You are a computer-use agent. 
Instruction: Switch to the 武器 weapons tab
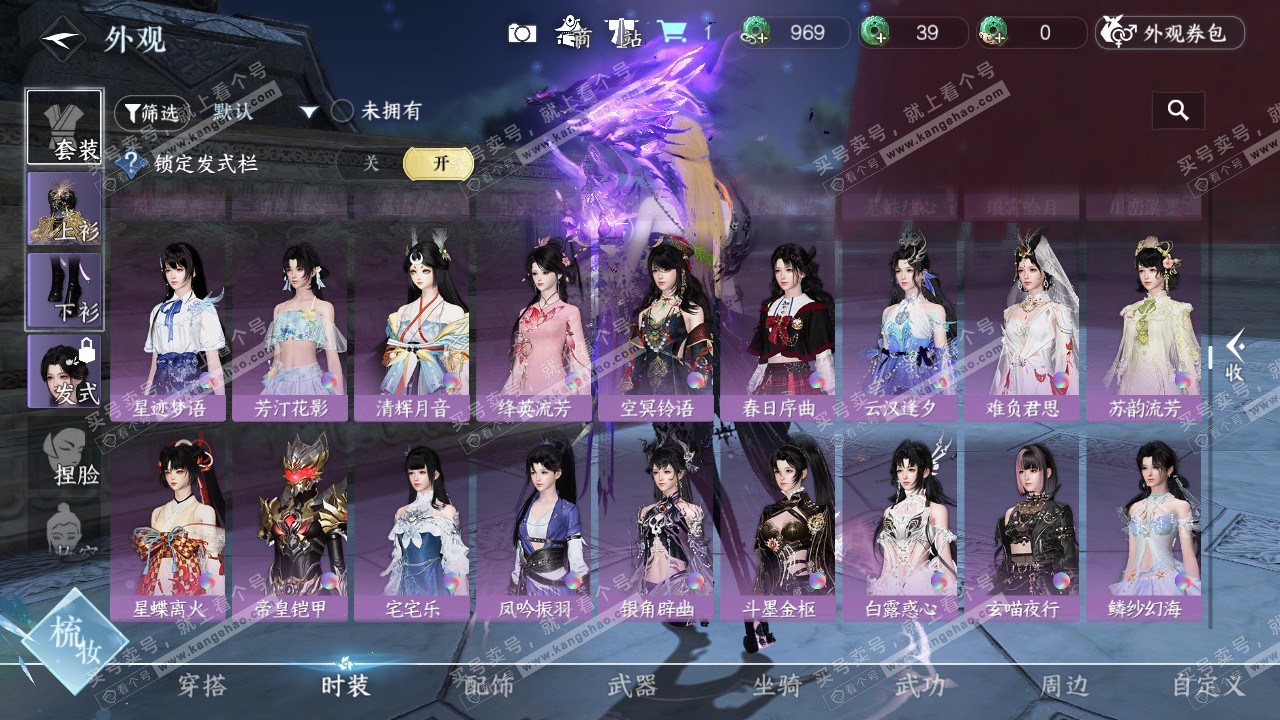coord(632,685)
